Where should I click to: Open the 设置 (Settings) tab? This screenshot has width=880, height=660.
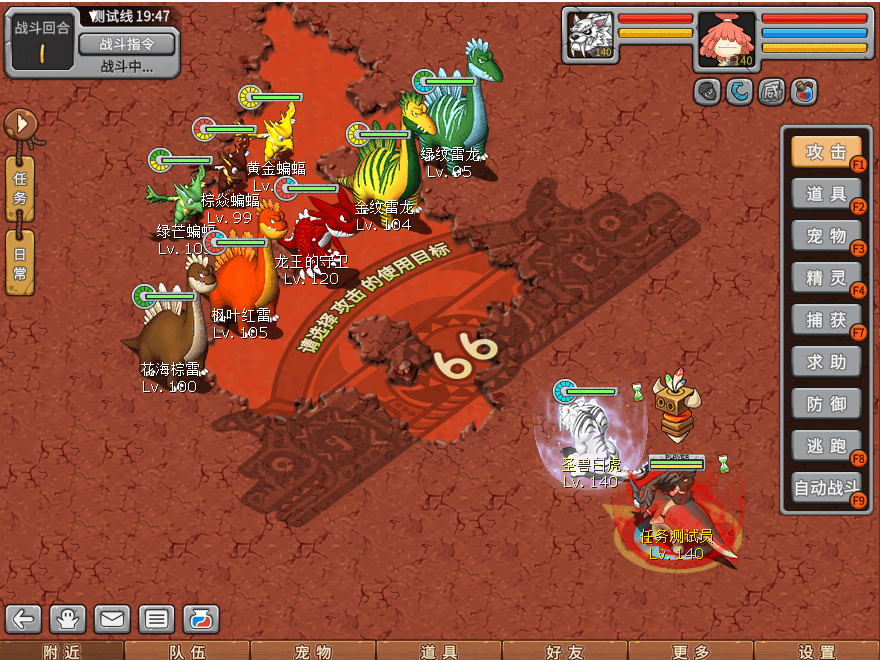click(817, 651)
